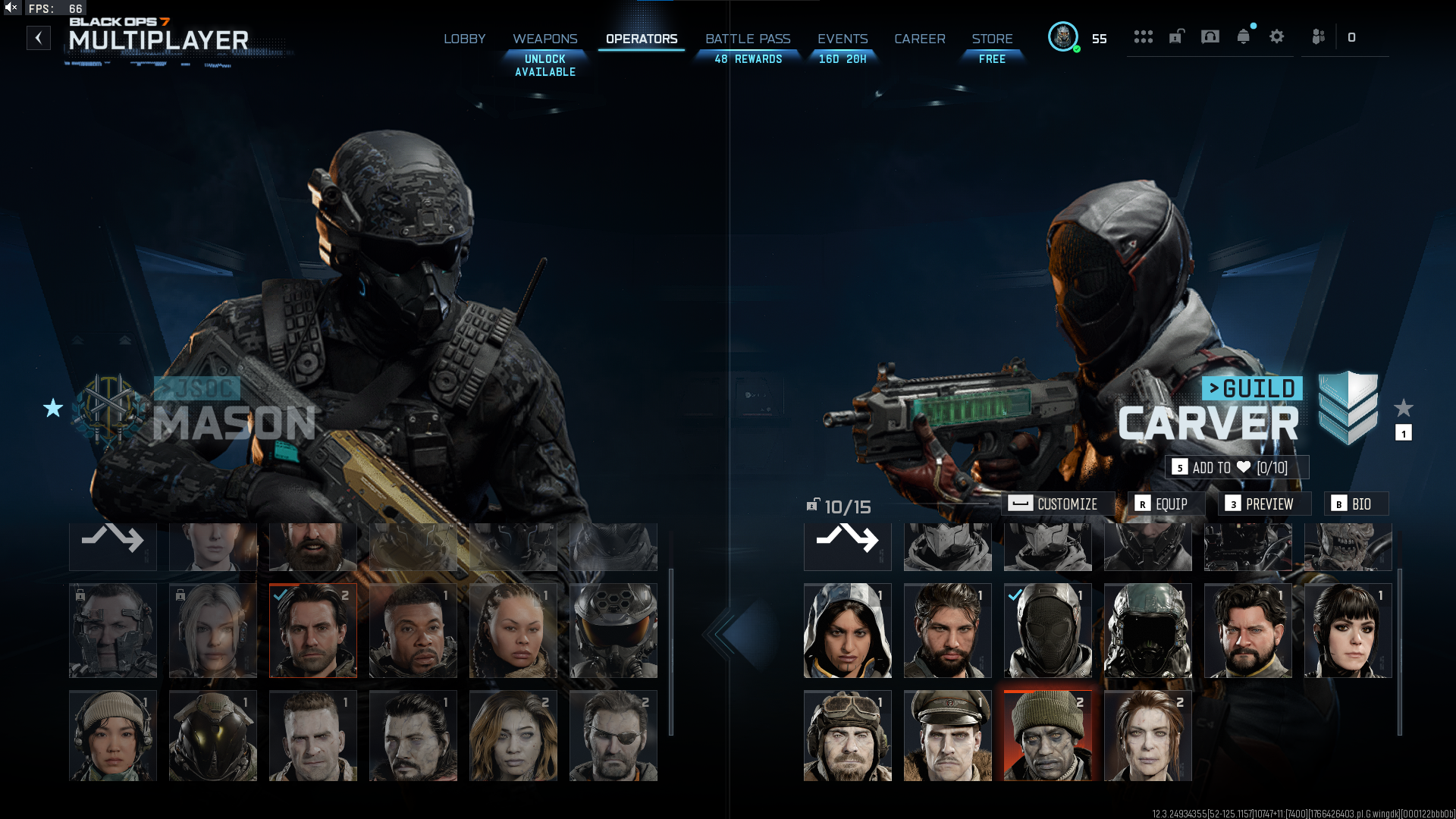The image size is (1456, 819).
Task: Open the Events tab
Action: tap(842, 39)
